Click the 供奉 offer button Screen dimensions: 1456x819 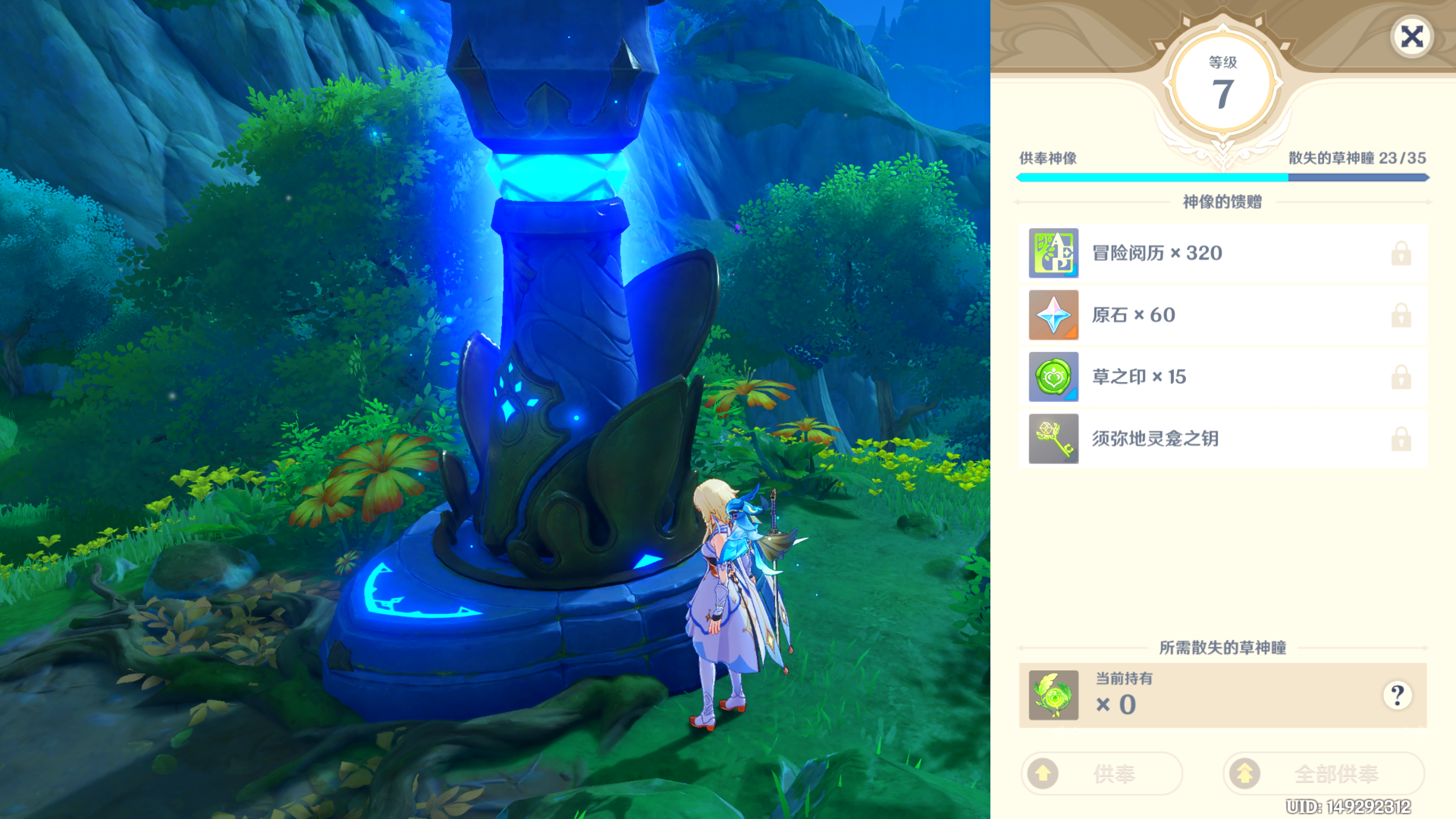[x=1101, y=773]
